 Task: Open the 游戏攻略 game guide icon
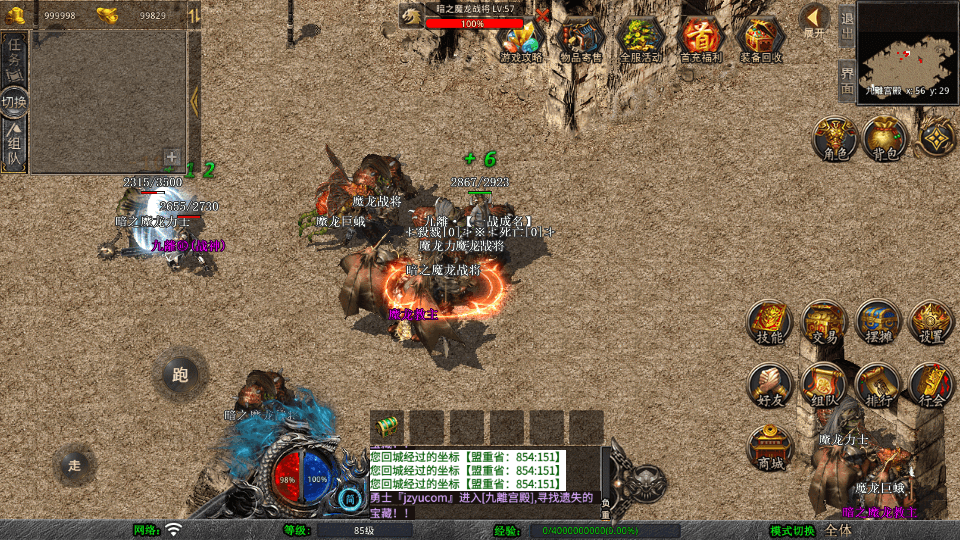521,38
